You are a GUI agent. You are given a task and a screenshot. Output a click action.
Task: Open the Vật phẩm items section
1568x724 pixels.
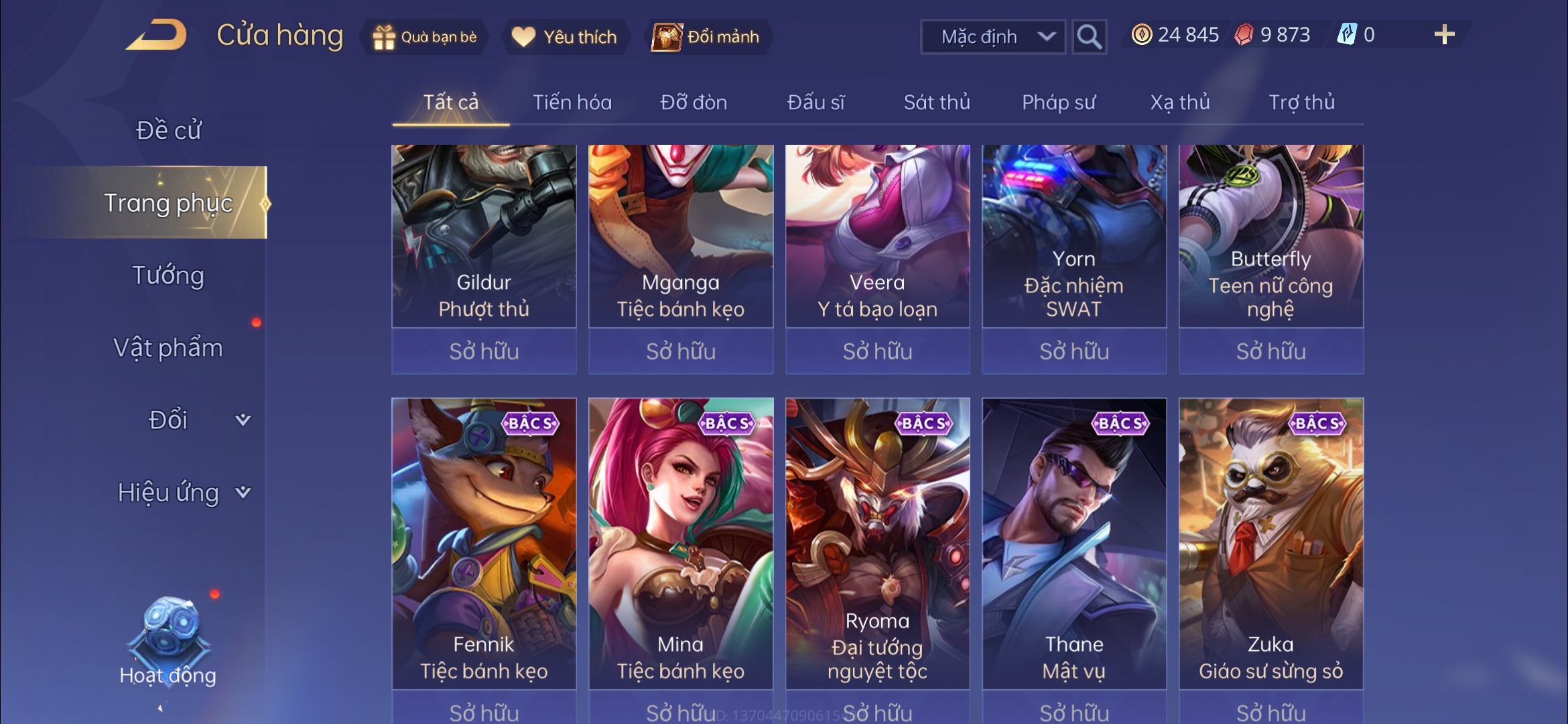tap(168, 348)
